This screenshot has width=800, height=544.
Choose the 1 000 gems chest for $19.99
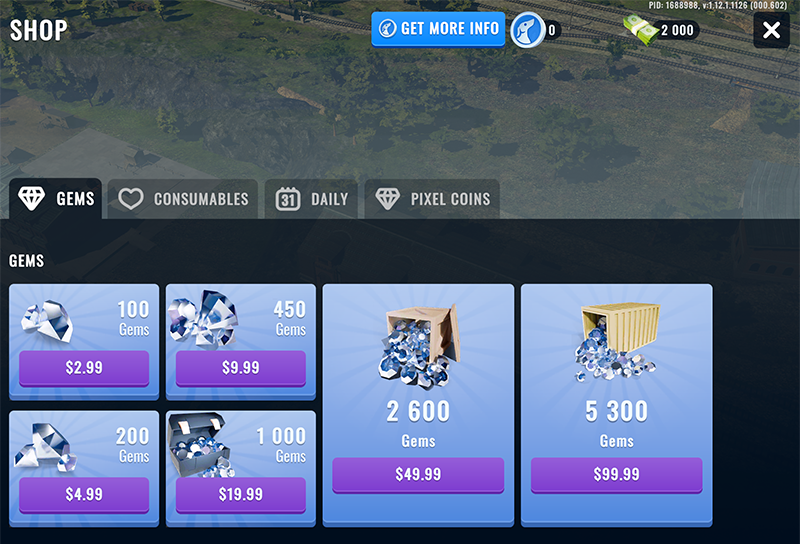[x=240, y=494]
